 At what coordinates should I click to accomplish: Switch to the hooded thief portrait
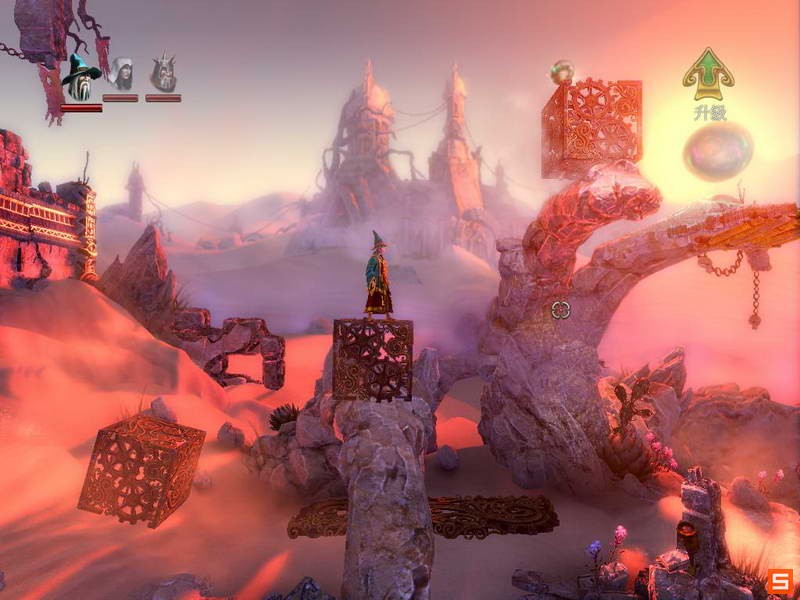click(121, 74)
